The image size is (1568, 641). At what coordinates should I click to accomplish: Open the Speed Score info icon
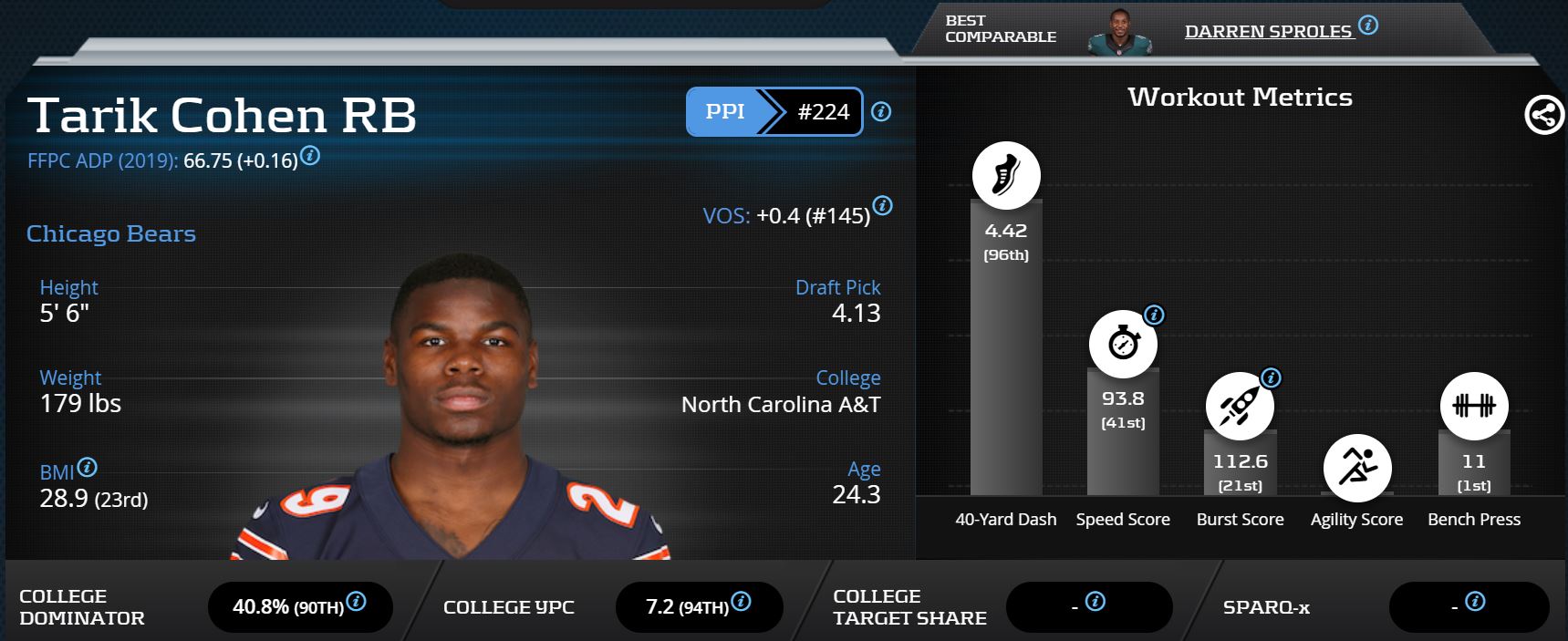pos(1154,315)
